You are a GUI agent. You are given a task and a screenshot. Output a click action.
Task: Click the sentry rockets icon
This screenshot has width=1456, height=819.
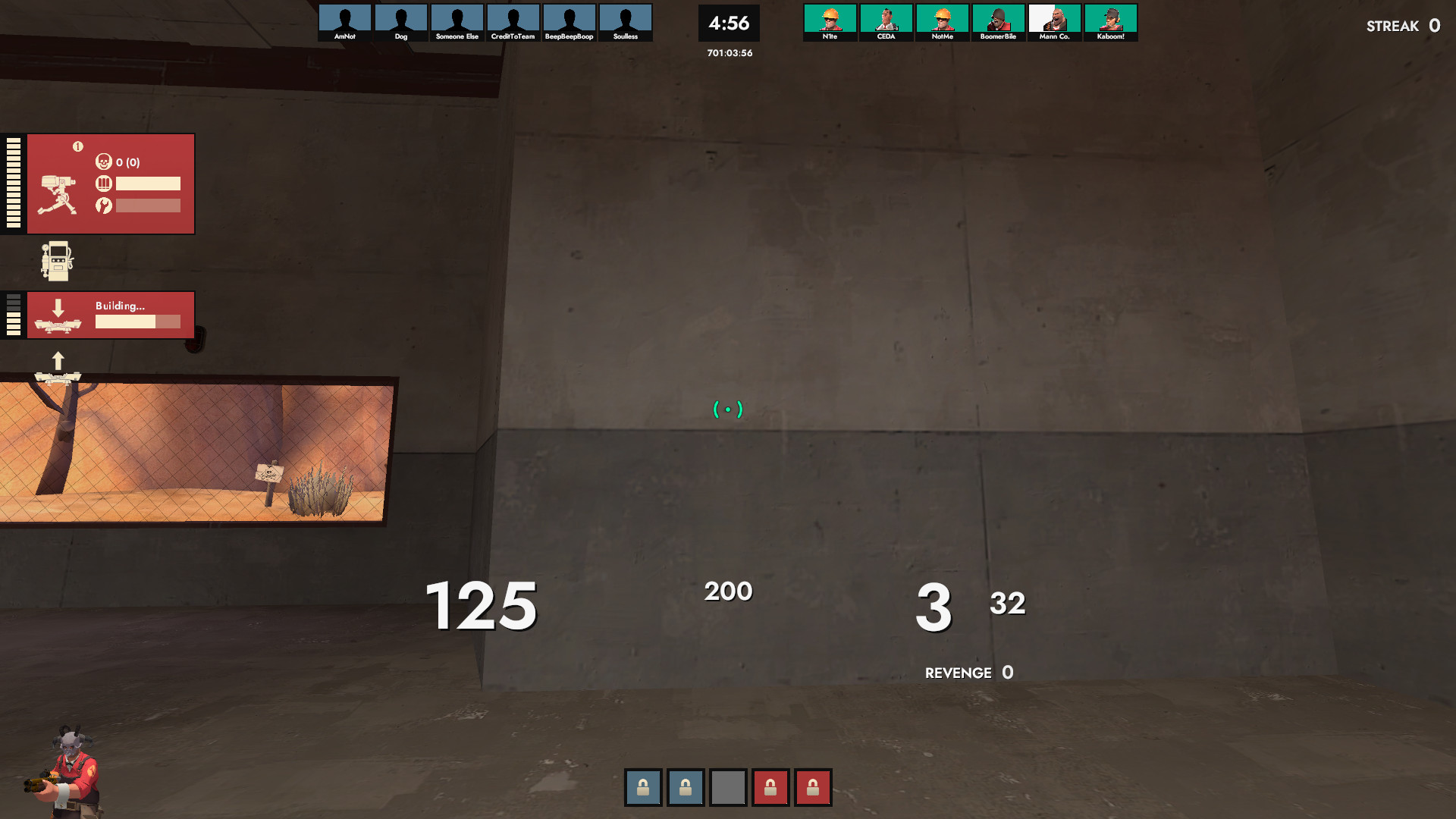tap(105, 205)
